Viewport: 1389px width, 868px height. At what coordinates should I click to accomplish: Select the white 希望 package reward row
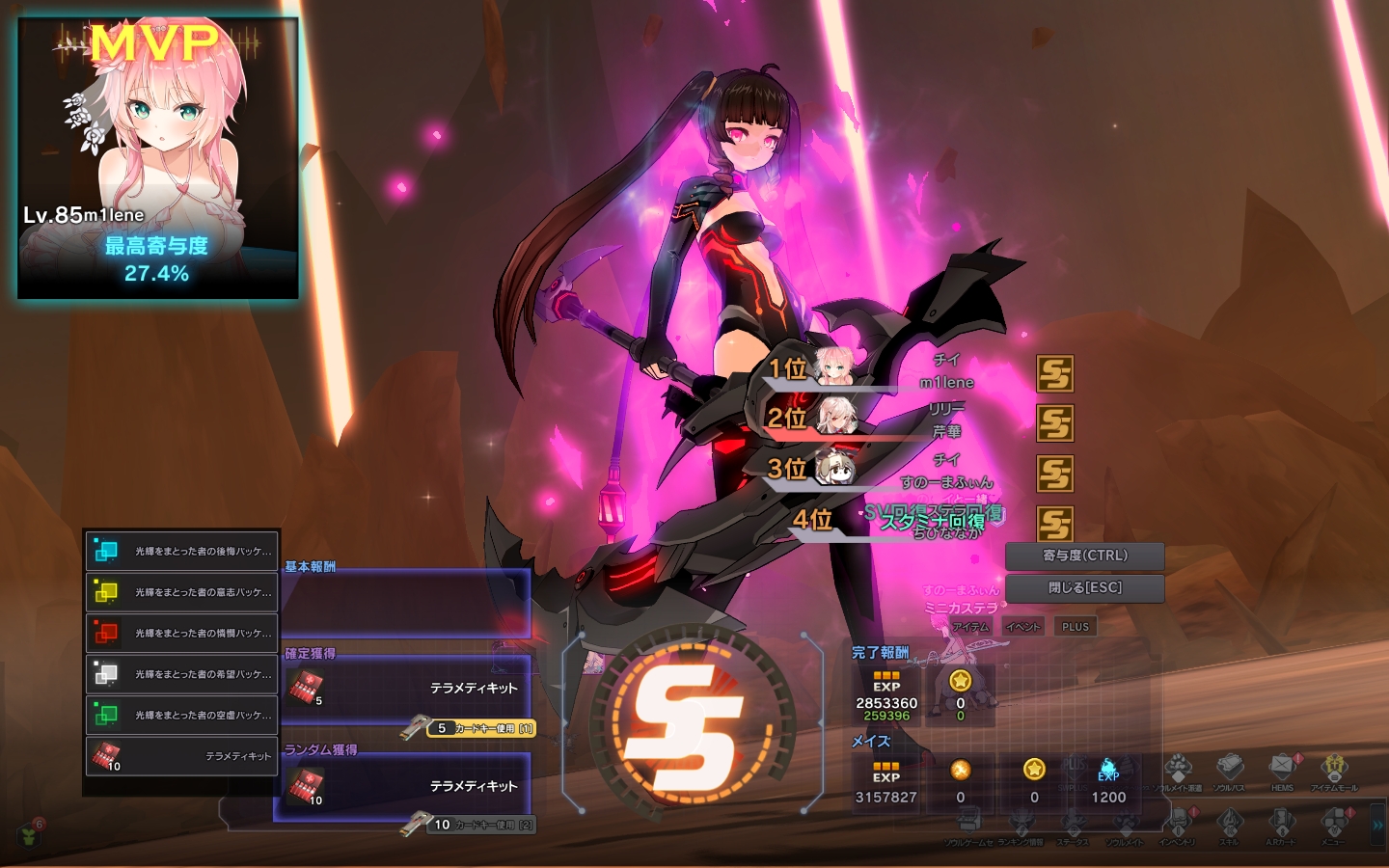[x=181, y=674]
